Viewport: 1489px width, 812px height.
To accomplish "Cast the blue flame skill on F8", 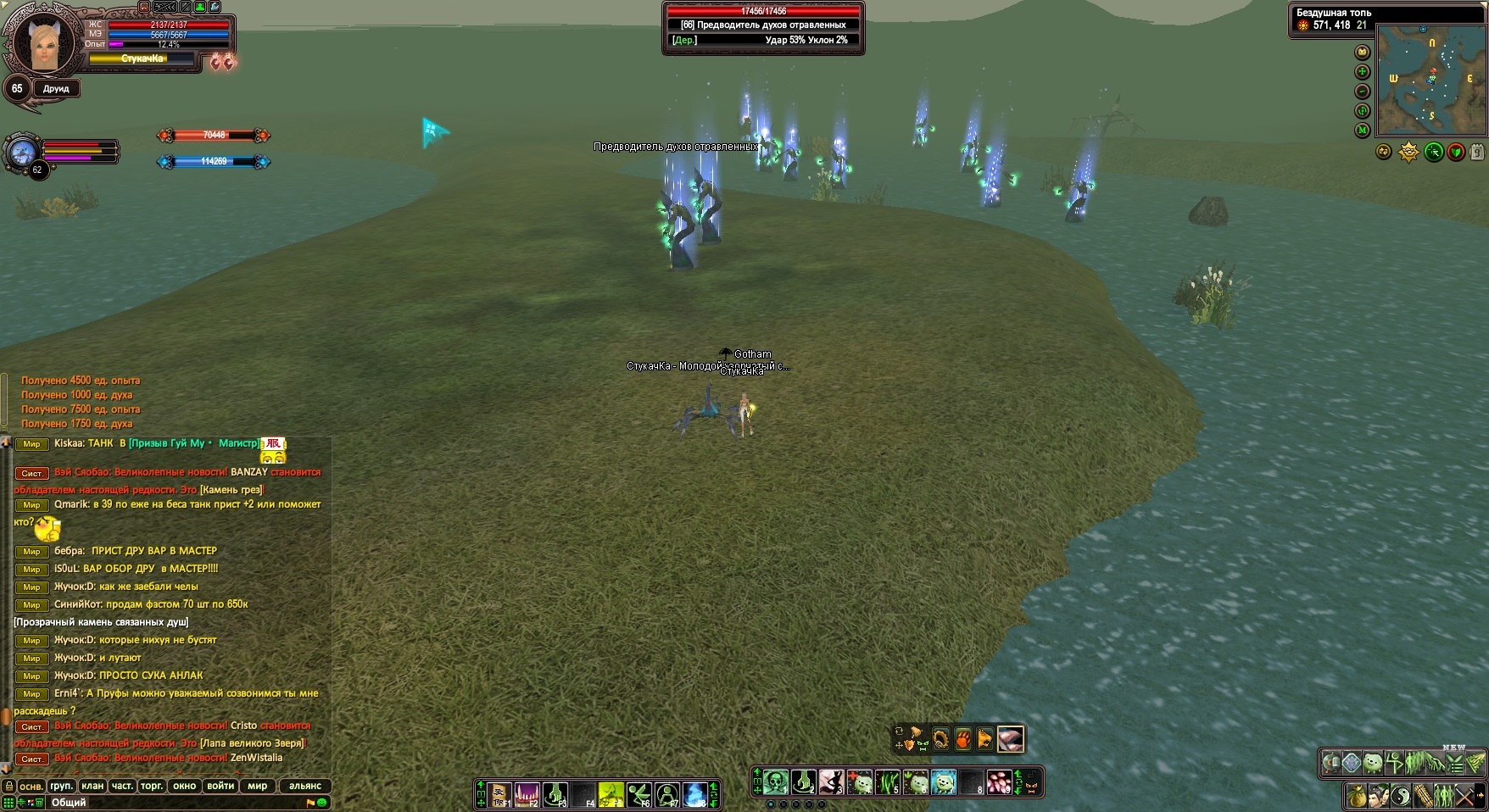I will pos(695,794).
